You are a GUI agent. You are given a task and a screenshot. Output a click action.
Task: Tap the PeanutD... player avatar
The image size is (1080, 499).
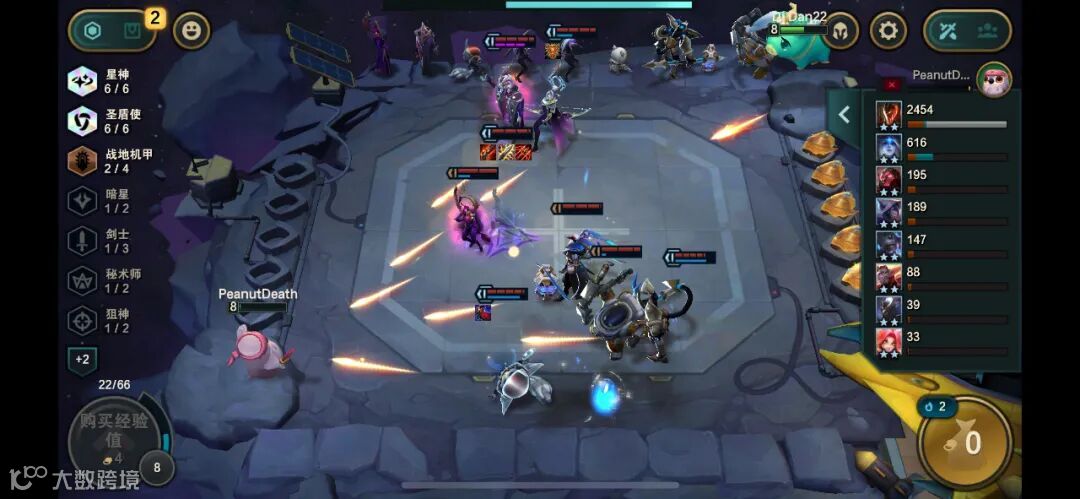(994, 80)
